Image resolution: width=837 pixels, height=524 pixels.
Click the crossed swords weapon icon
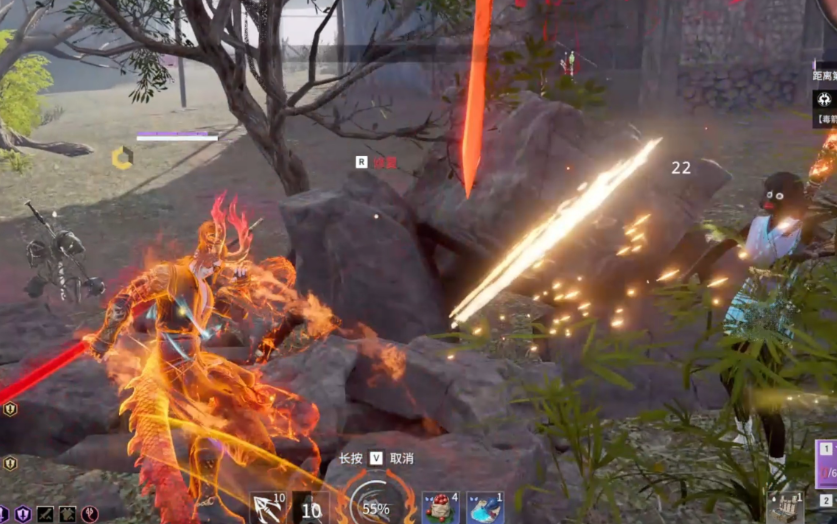(x=45, y=514)
